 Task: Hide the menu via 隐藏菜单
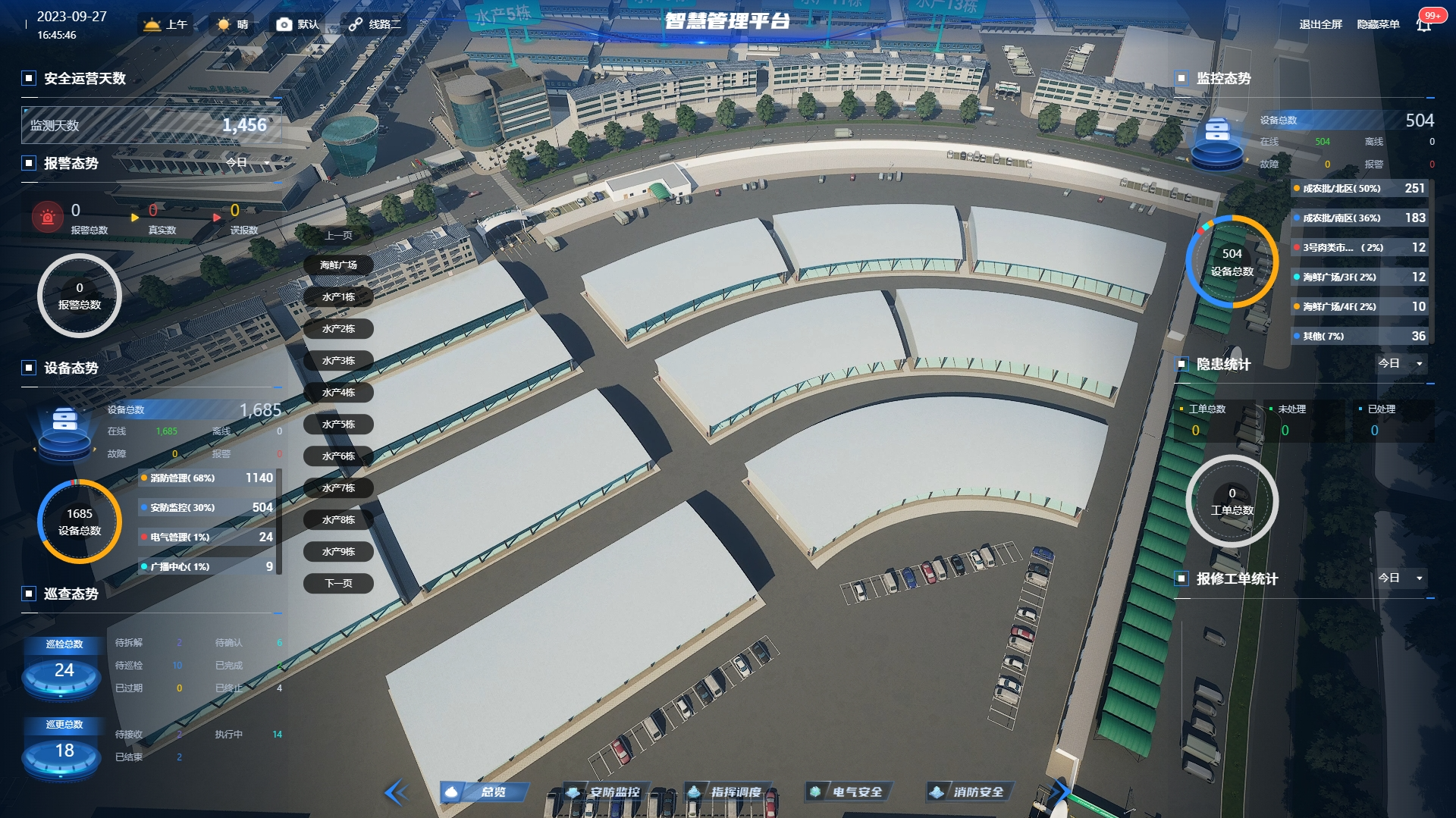coord(1378,24)
